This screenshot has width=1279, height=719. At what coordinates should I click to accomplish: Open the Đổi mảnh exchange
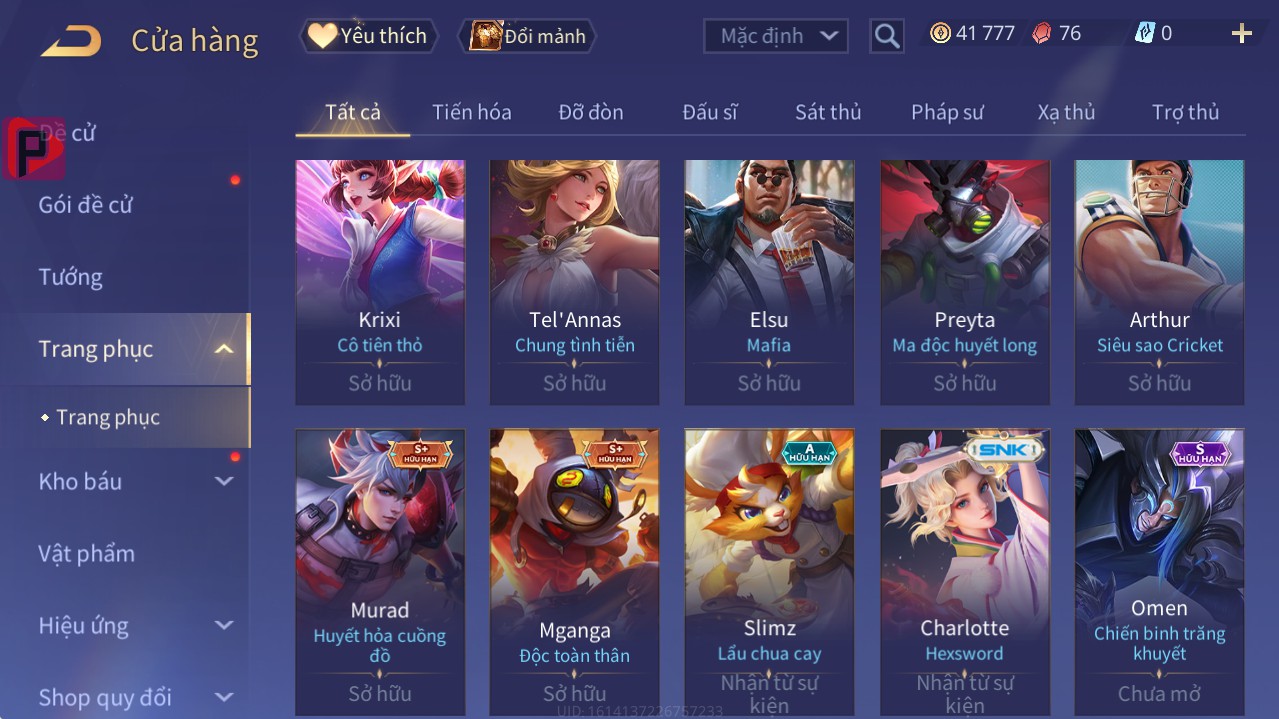527,36
